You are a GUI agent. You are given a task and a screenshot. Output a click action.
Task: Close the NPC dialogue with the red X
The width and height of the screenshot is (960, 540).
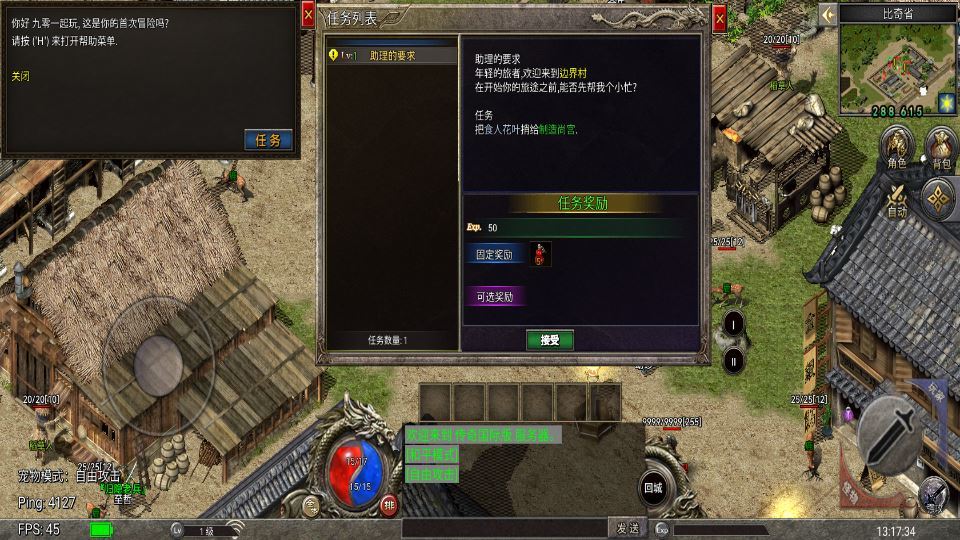coord(309,15)
